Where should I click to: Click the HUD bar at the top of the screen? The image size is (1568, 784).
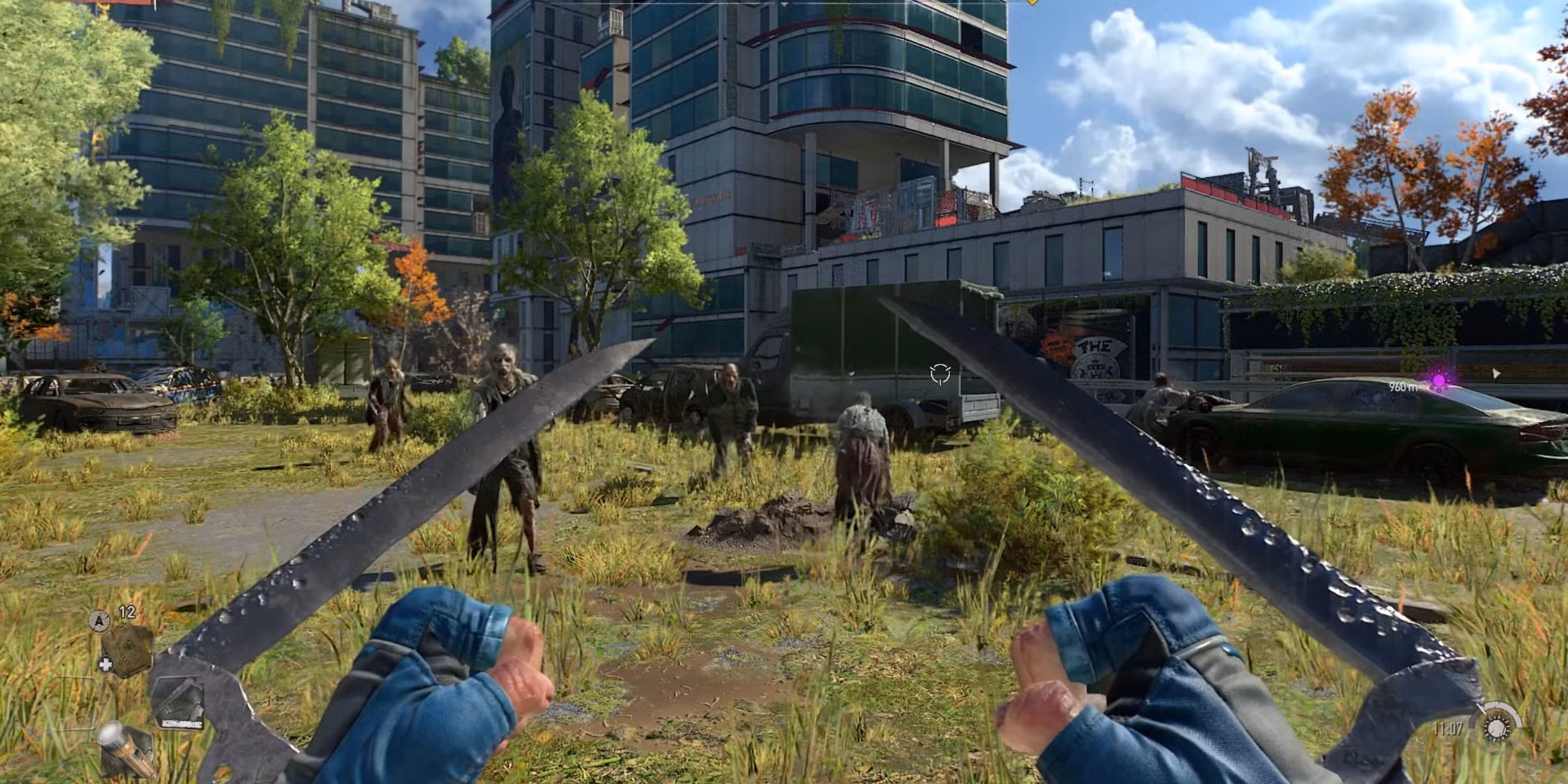(784, 3)
